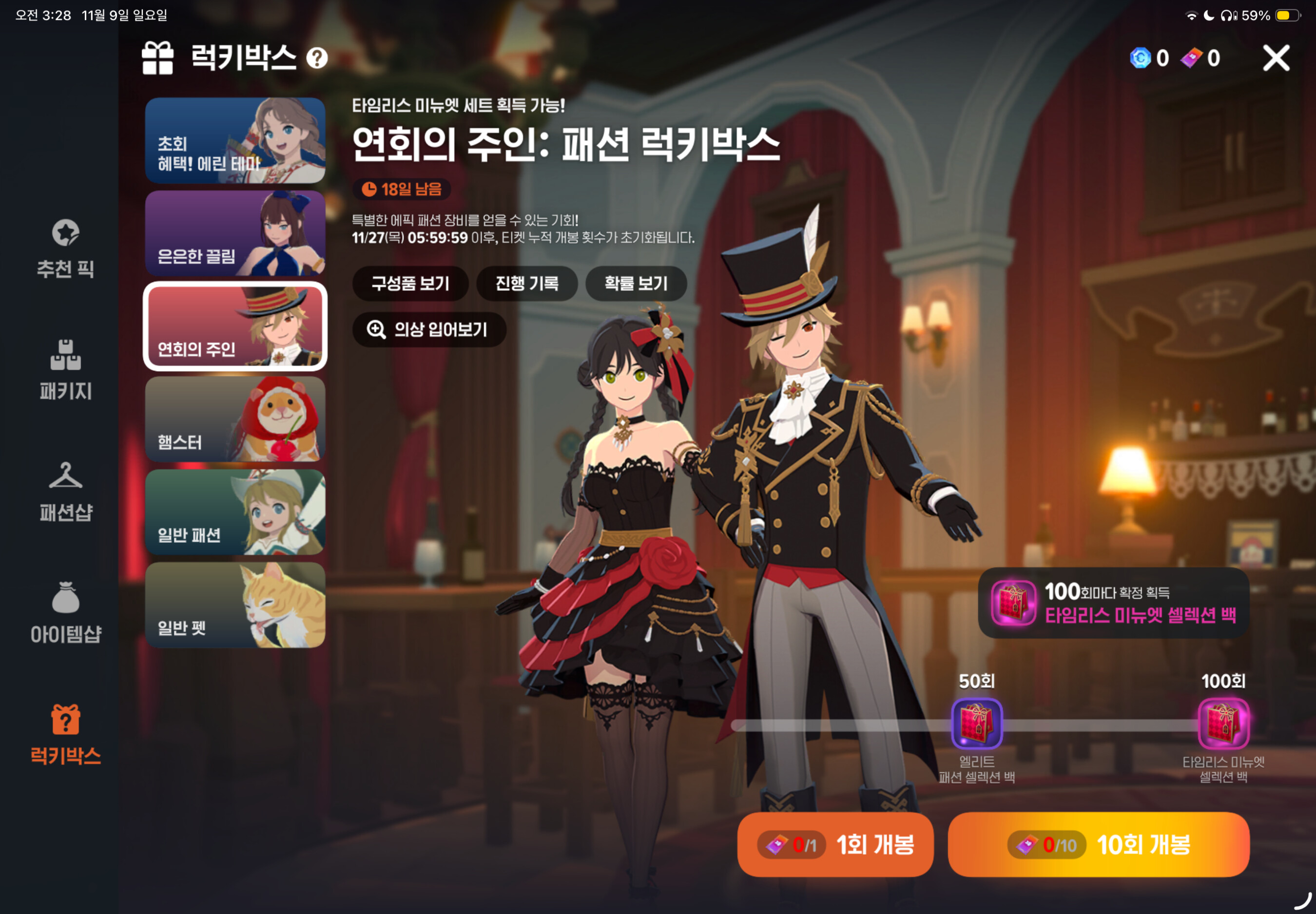
Task: Select the 럭키박스 sidebar tab
Action: click(x=65, y=735)
